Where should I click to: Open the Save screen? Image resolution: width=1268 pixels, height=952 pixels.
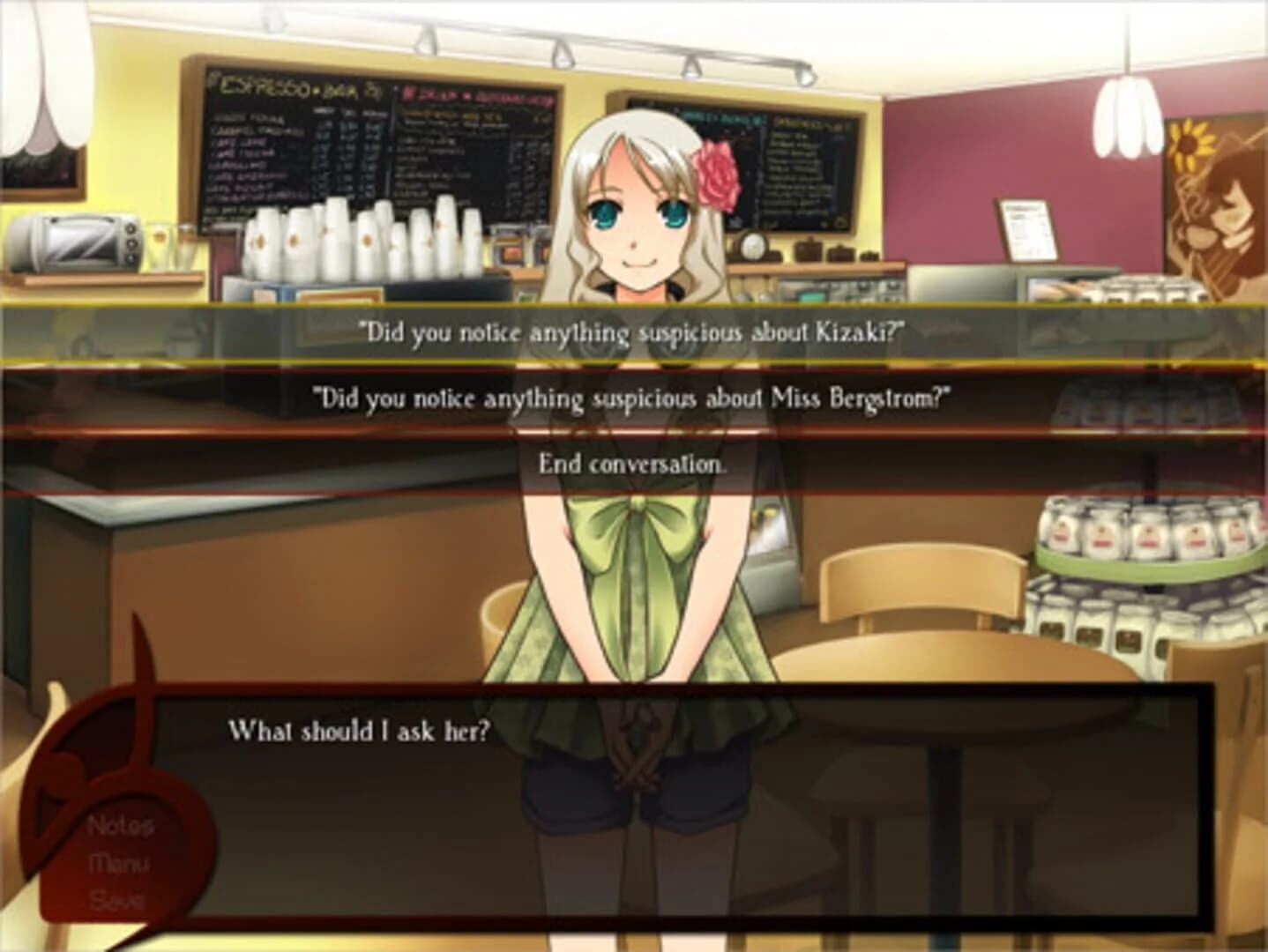(117, 902)
